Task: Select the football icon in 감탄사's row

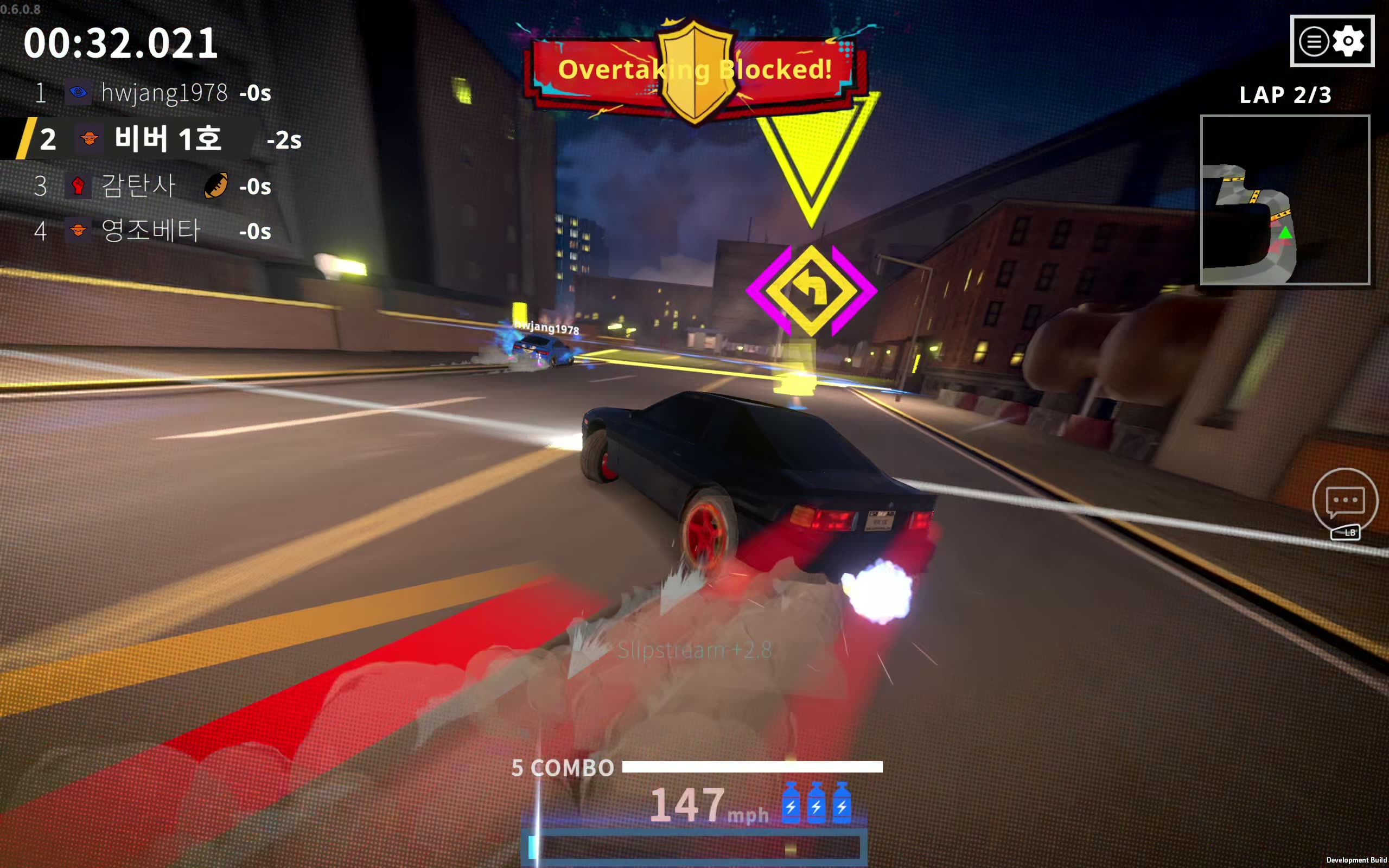Action: pyautogui.click(x=216, y=187)
